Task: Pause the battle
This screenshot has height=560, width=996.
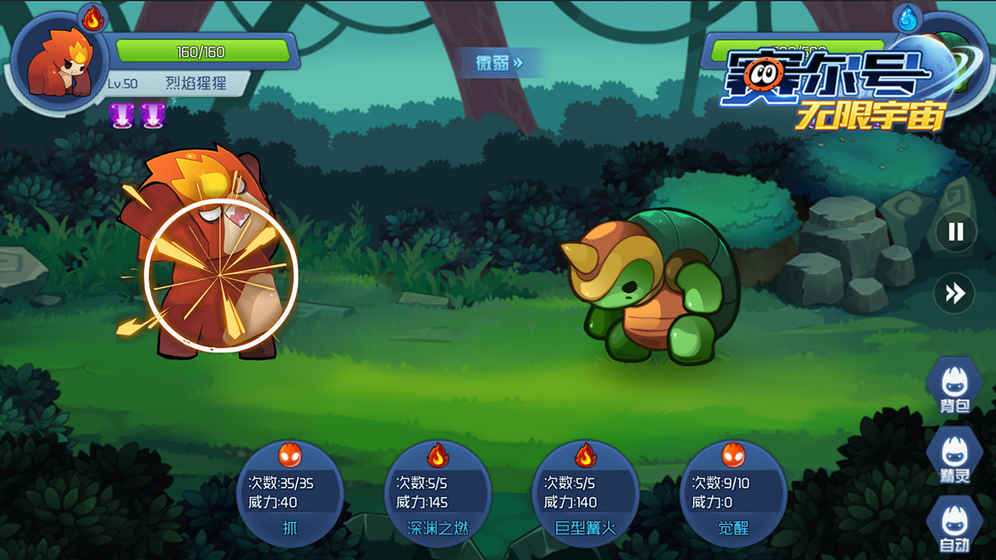Action: [955, 232]
